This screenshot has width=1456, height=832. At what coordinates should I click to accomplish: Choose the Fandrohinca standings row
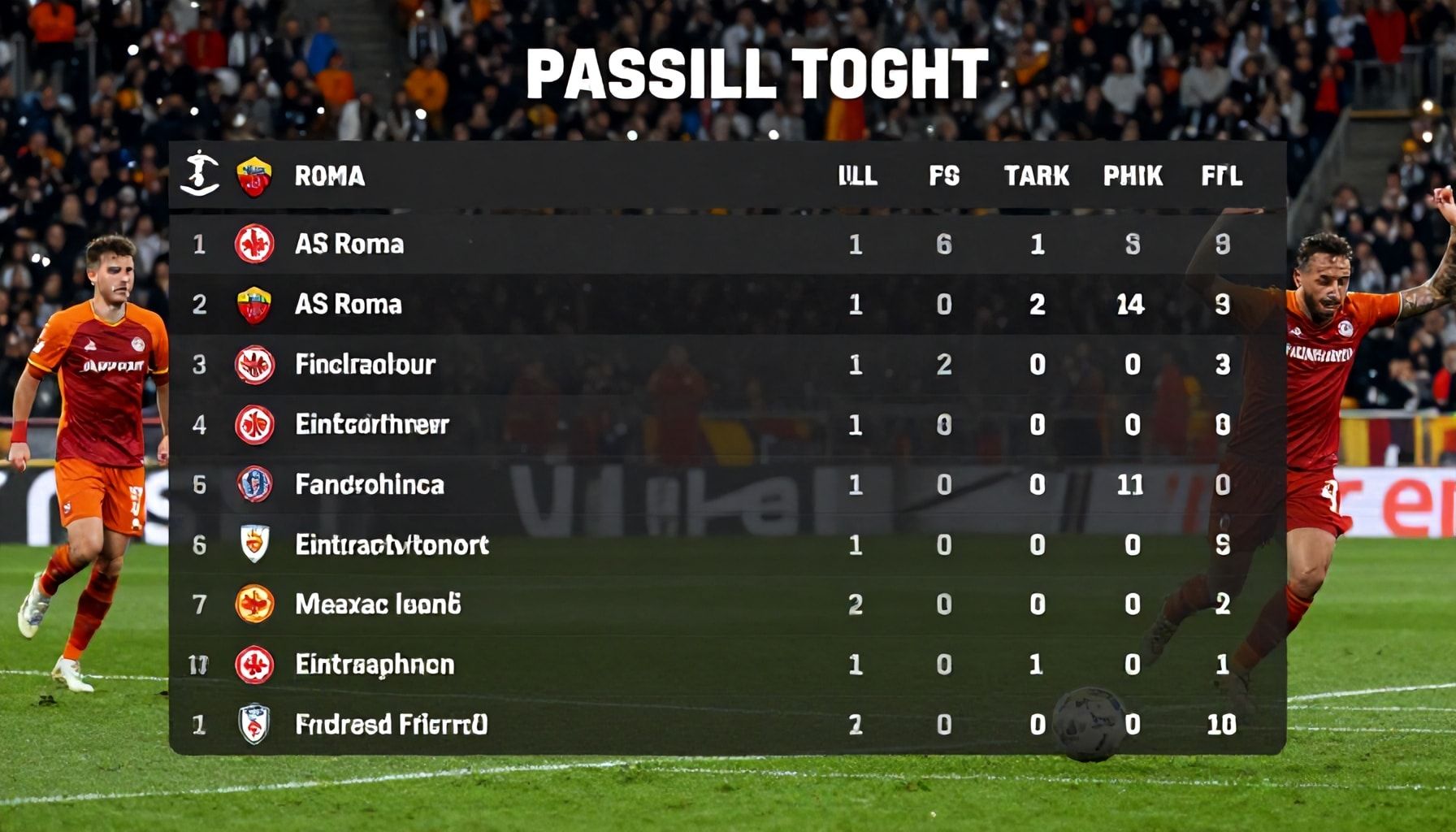[370, 485]
